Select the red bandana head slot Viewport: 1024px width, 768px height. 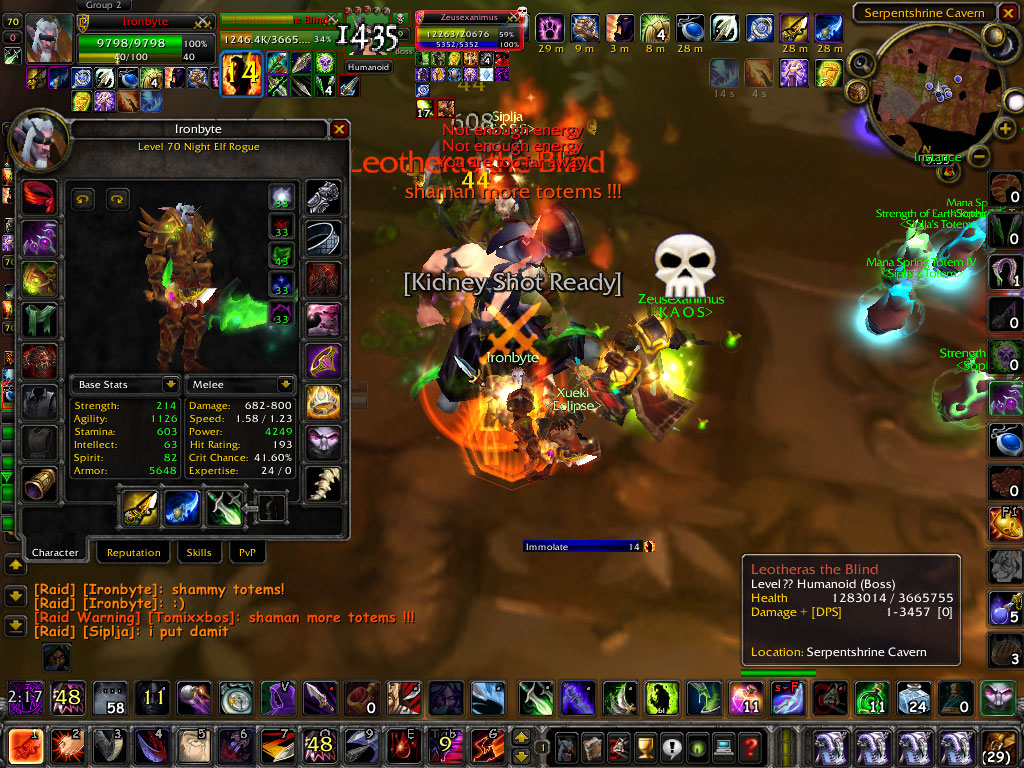point(41,195)
